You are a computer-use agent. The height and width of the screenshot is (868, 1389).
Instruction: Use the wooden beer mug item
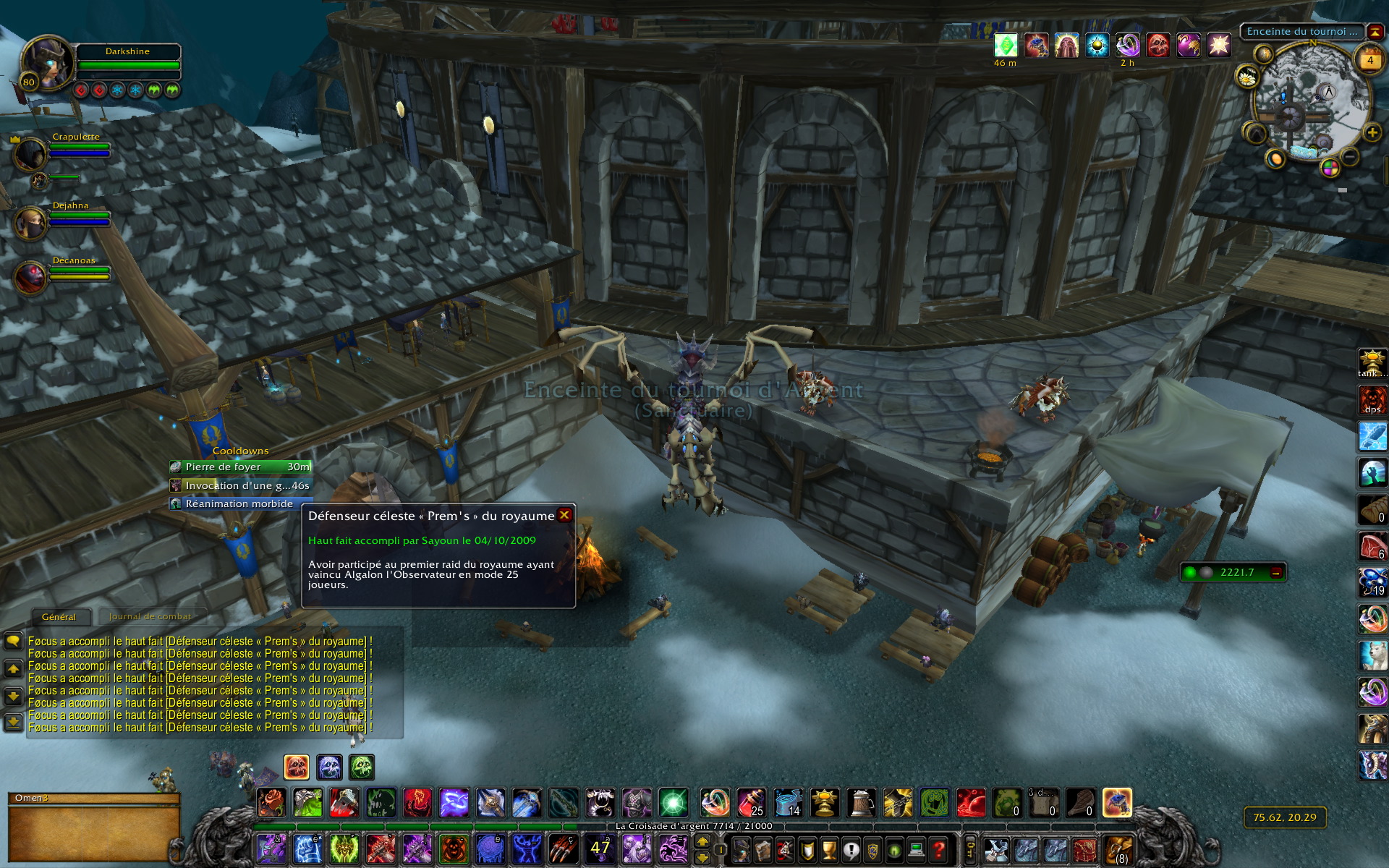(861, 803)
